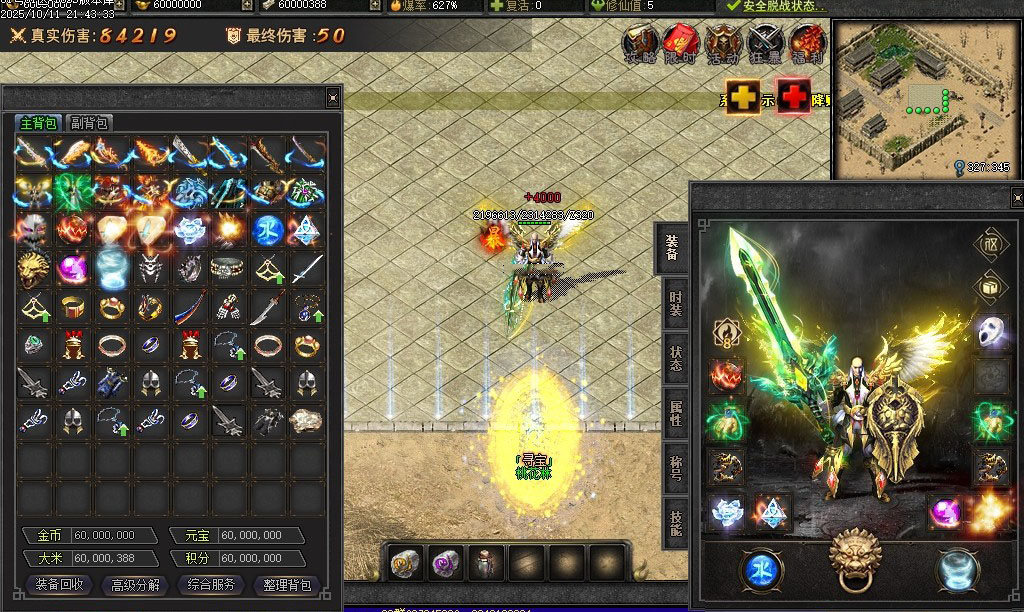Switch to the 副背包 tab
Viewport: 1024px width, 612px height.
point(89,123)
